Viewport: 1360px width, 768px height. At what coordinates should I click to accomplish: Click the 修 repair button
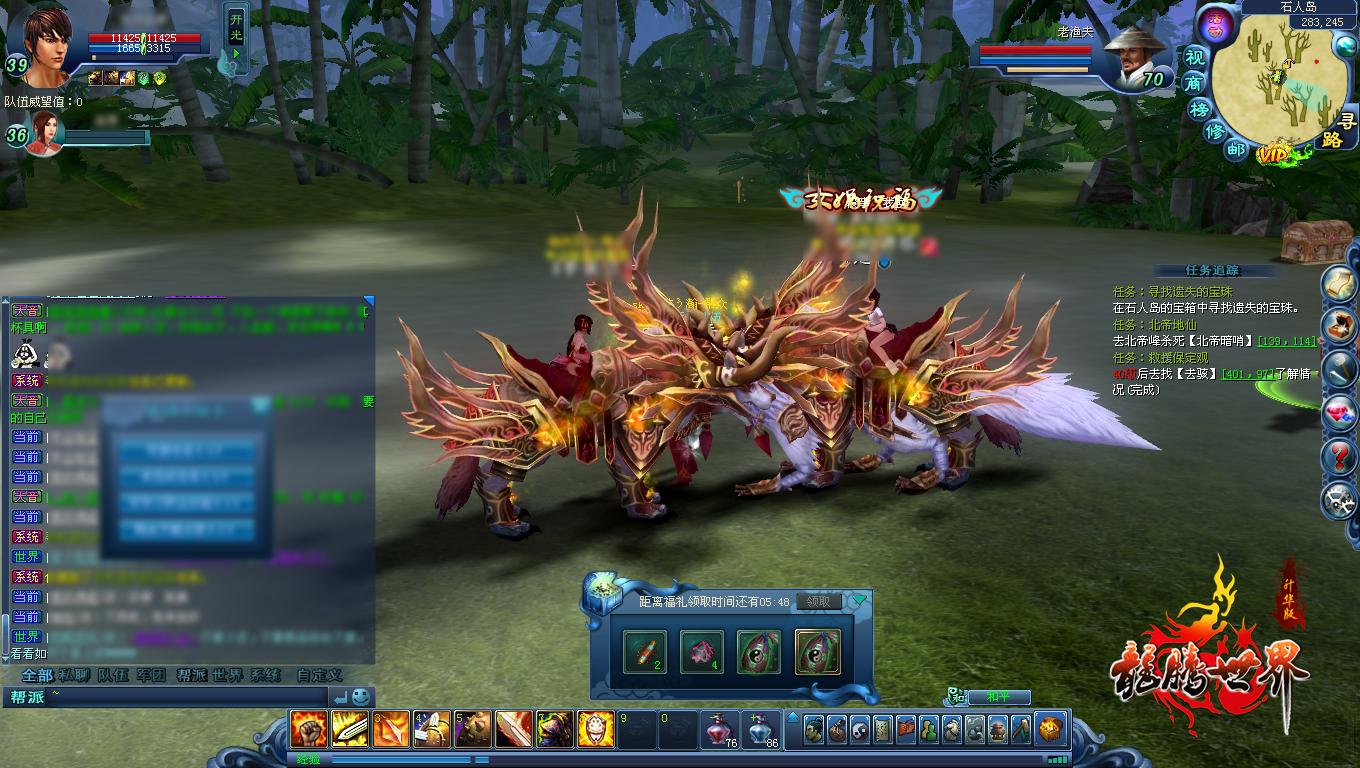click(1215, 131)
